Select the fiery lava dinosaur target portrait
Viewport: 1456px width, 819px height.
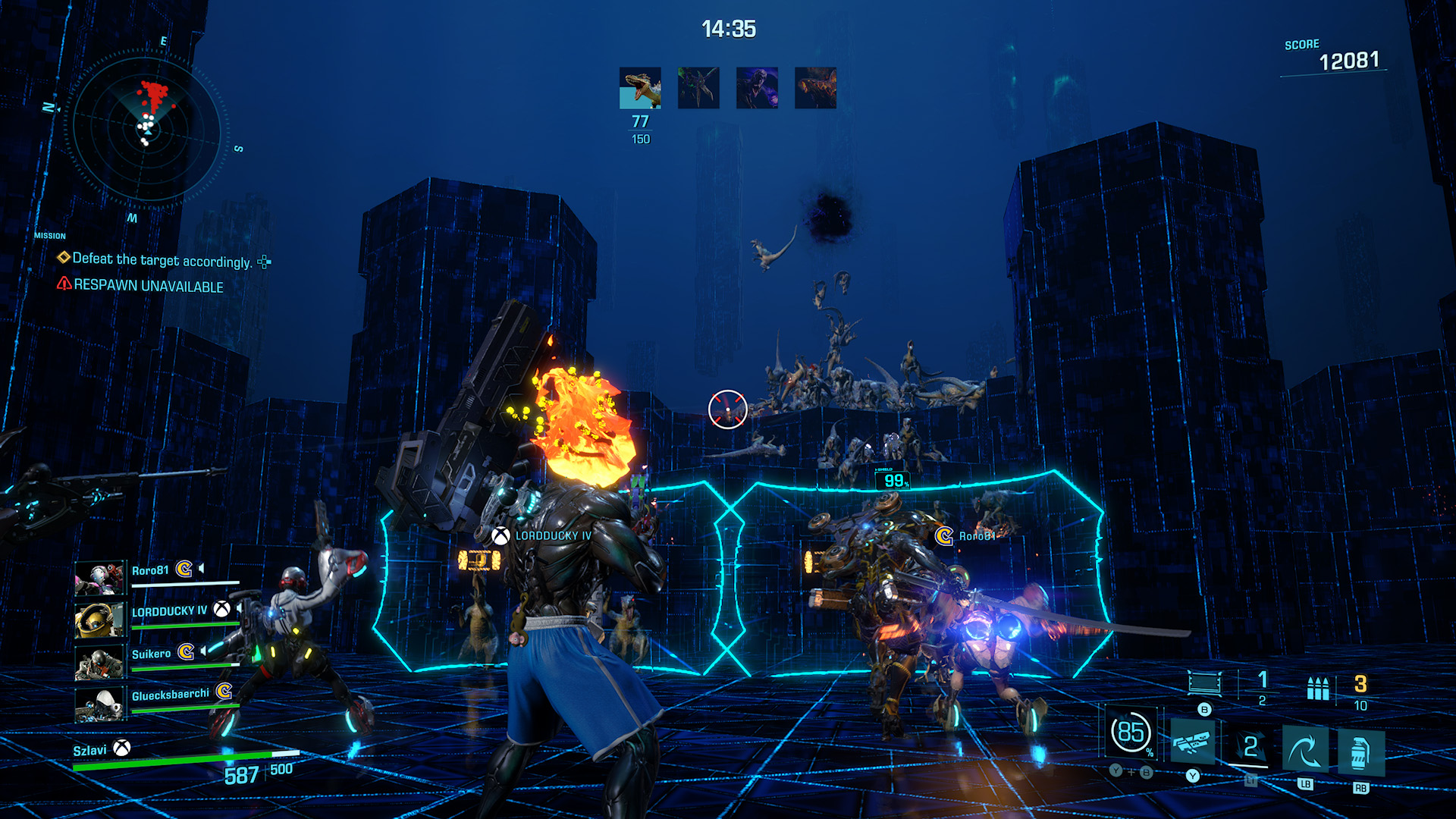tap(815, 88)
